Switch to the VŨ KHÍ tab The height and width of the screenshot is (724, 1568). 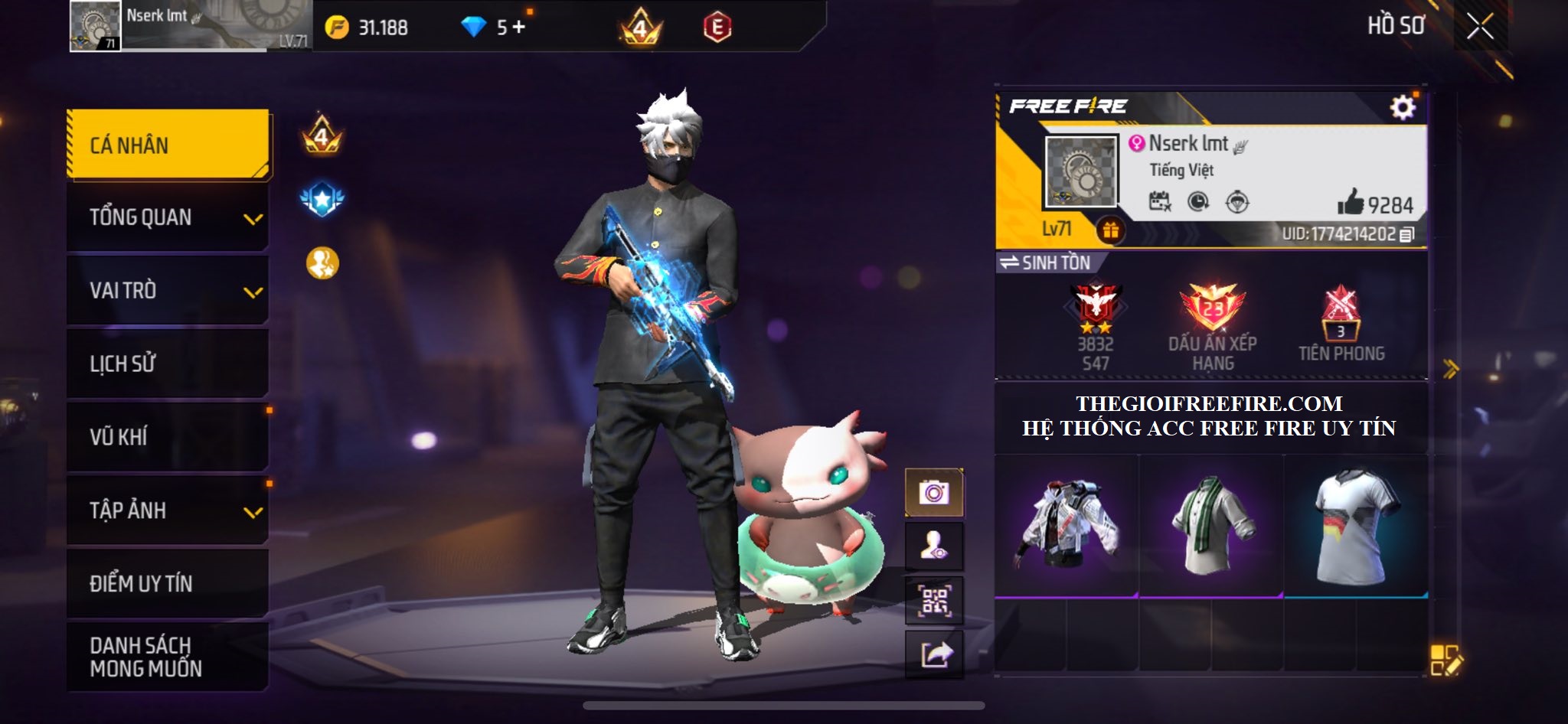click(168, 437)
